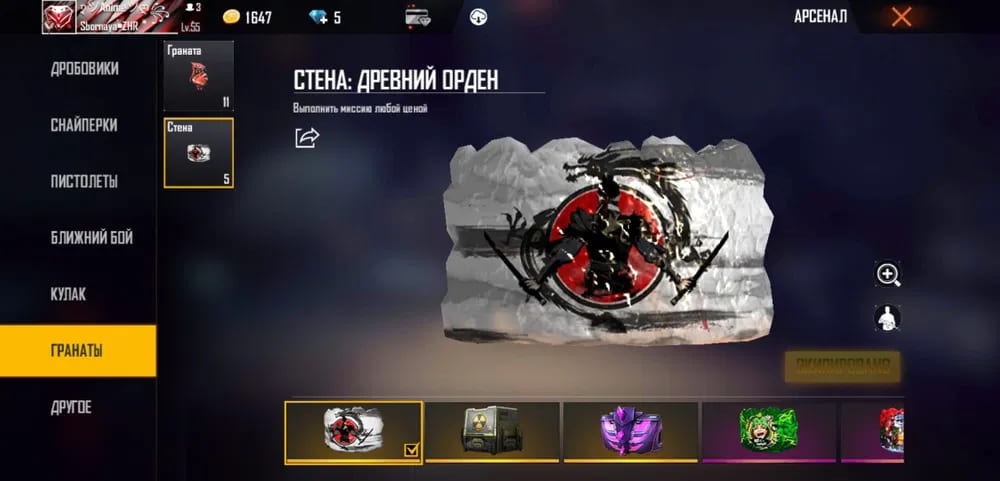Select the Граната subcategory tile
Screen dimensions: 1000x481
point(198,76)
